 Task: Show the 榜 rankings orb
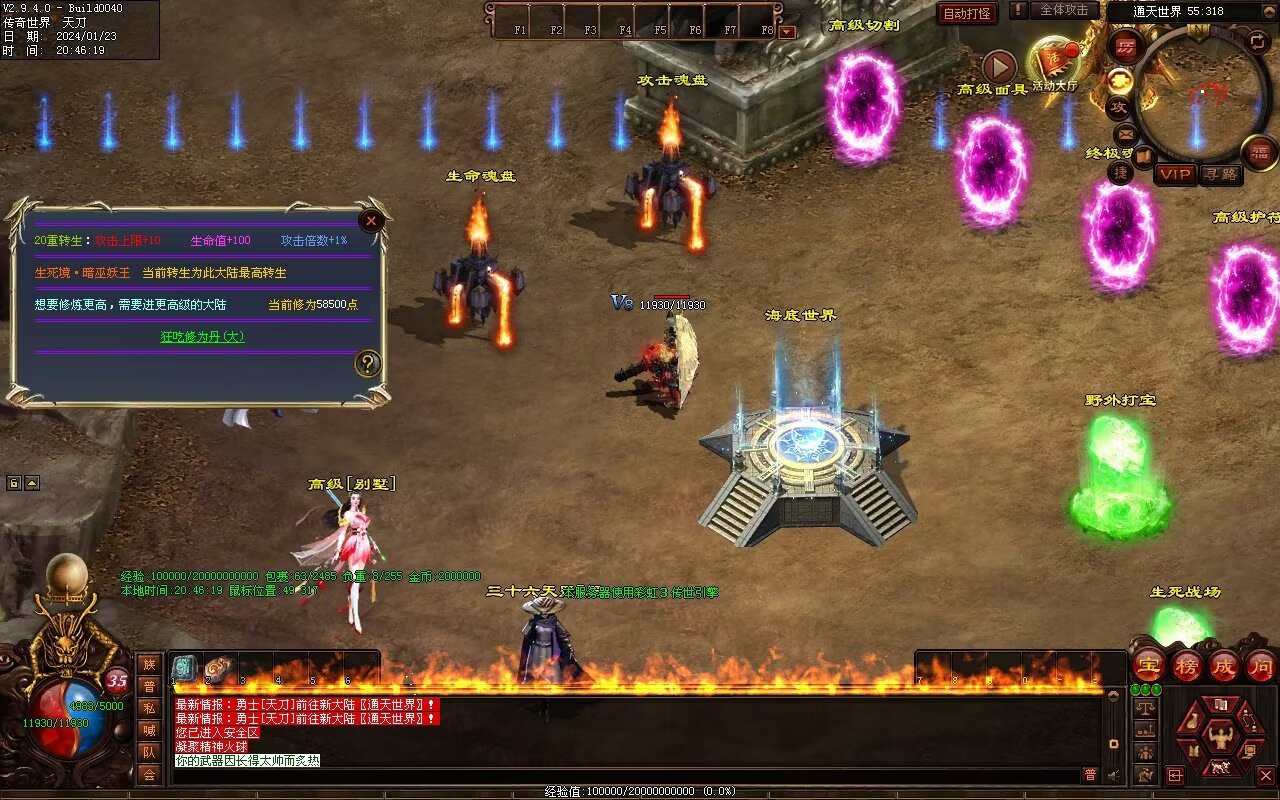(1186, 665)
